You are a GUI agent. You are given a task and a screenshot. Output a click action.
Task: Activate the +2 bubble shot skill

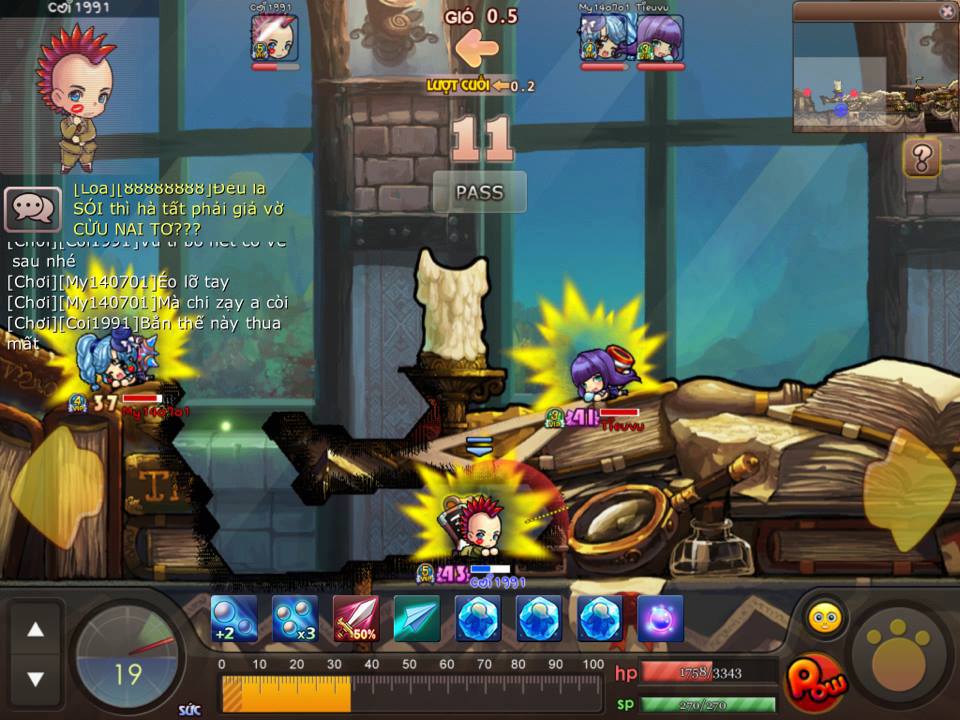point(234,619)
